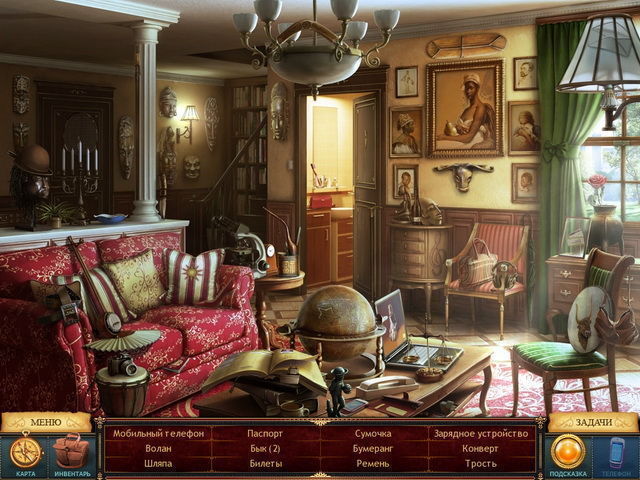The height and width of the screenshot is (480, 640).
Task: Open the ТЕЛЕФОН phone icon
Action: [x=615, y=451]
